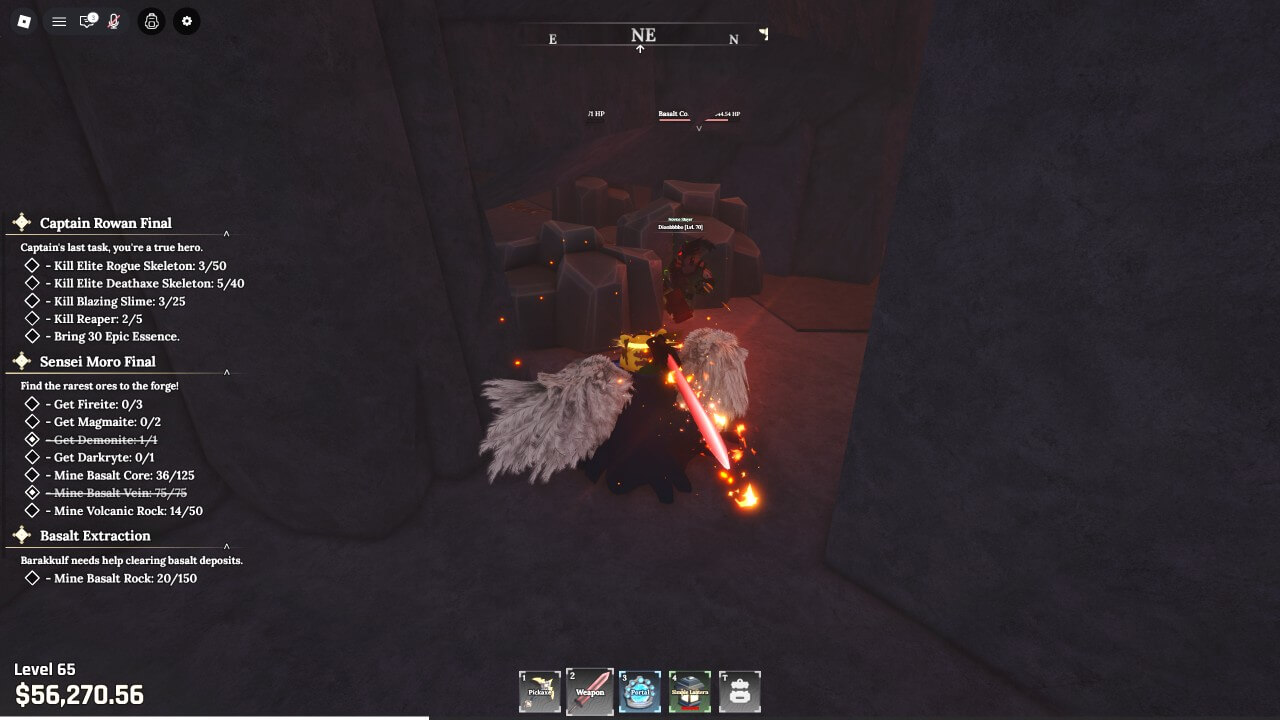Screen dimensions: 1280x720
Task: Select the Simple Lantern slot
Action: point(690,691)
